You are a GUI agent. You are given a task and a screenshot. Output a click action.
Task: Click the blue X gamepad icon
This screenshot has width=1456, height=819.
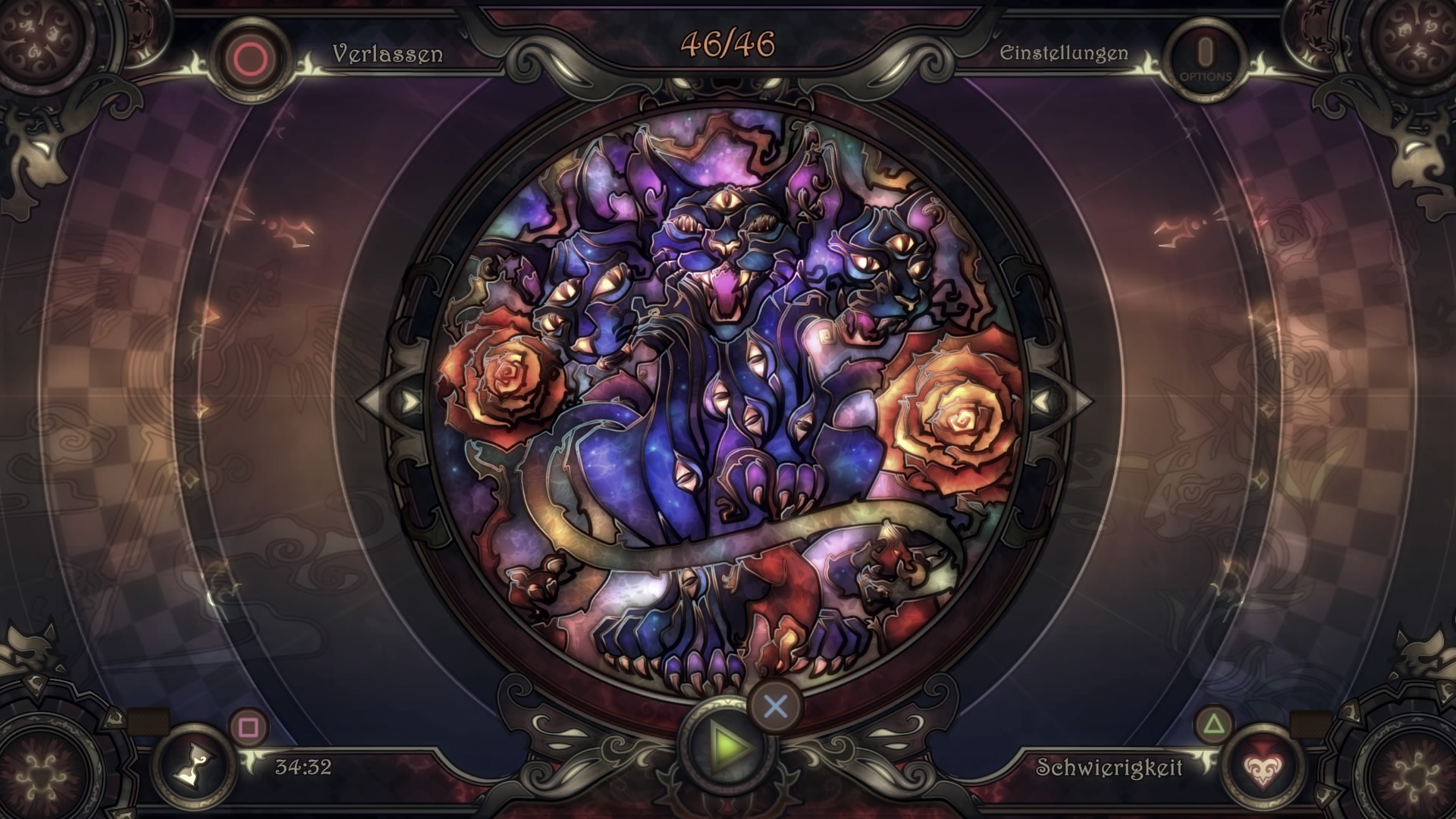point(775,707)
